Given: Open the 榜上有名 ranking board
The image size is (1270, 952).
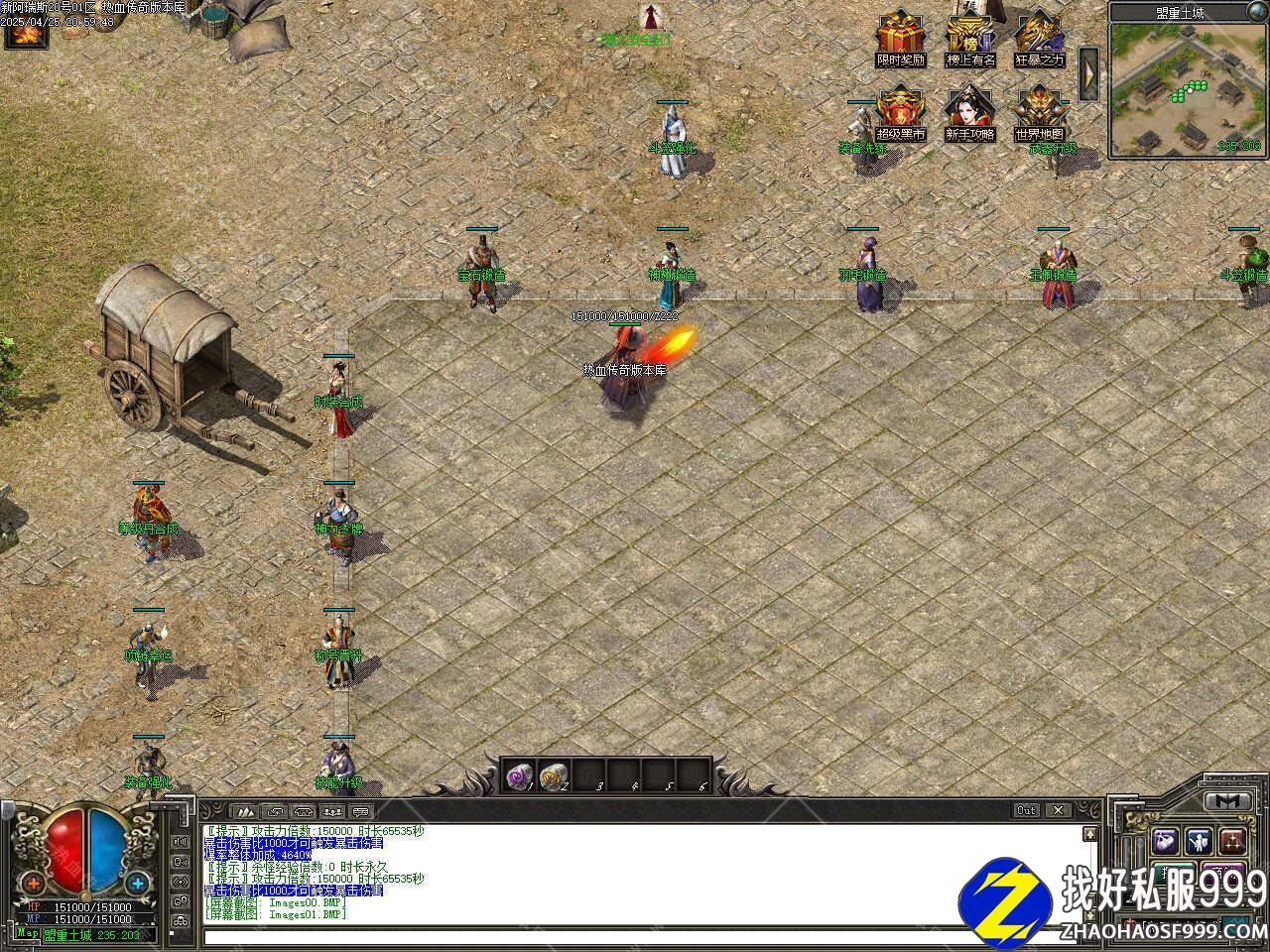Looking at the screenshot, I should [x=969, y=36].
